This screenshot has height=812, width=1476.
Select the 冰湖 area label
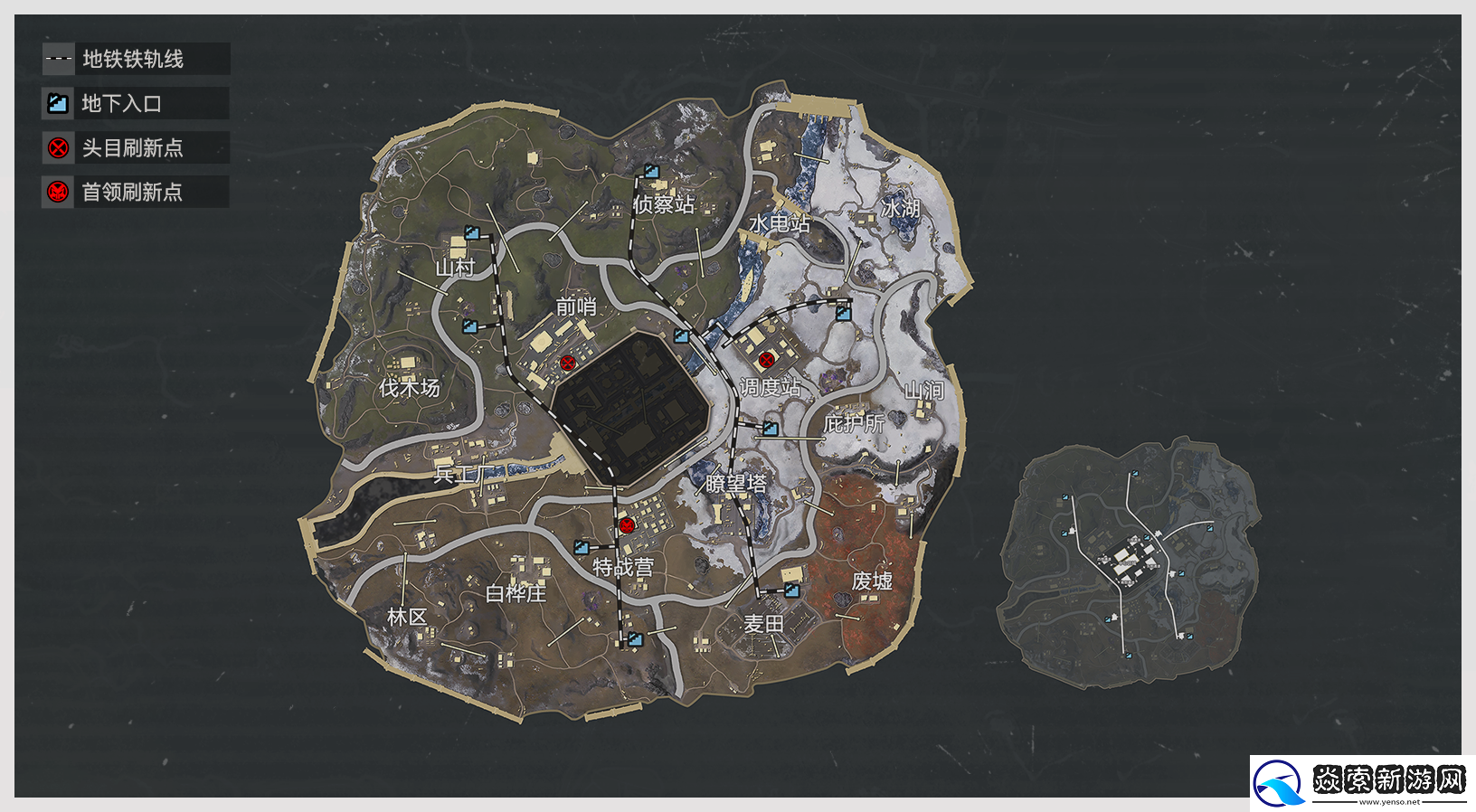[x=901, y=209]
